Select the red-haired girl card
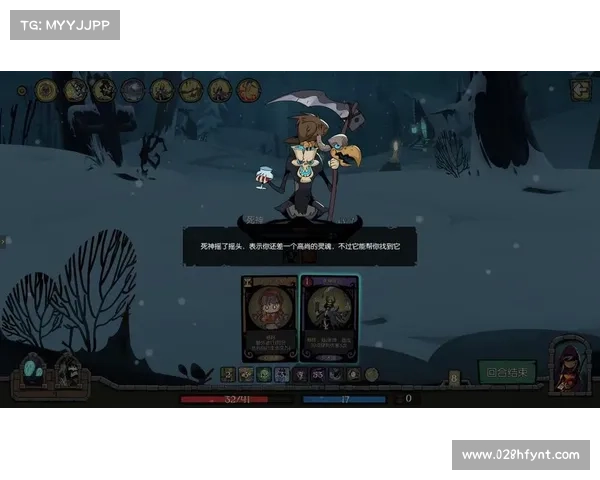The width and height of the screenshot is (600, 480). point(269,318)
